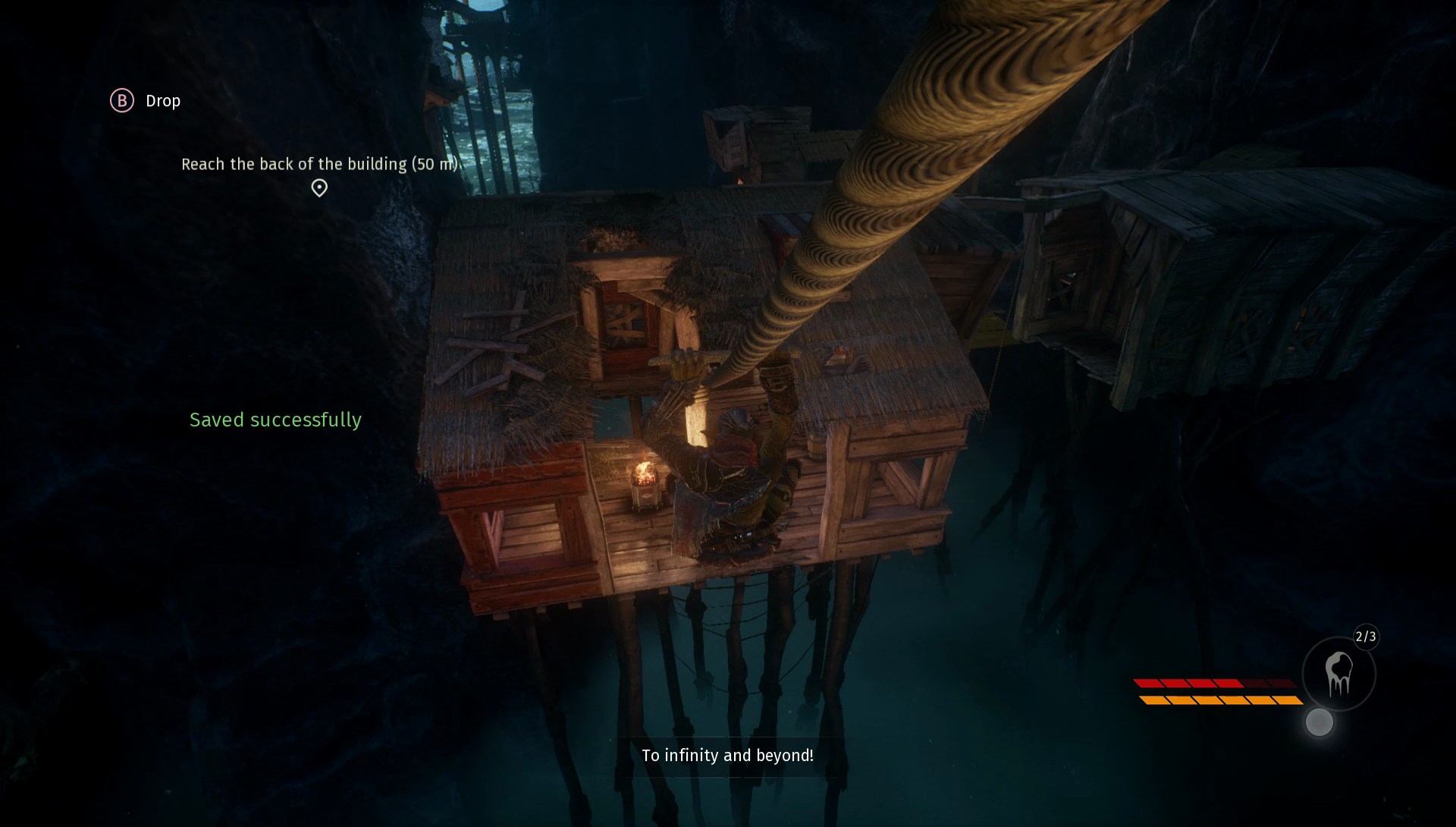The width and height of the screenshot is (1456, 827).
Task: Click the small gray orb indicator
Action: pyautogui.click(x=1319, y=722)
